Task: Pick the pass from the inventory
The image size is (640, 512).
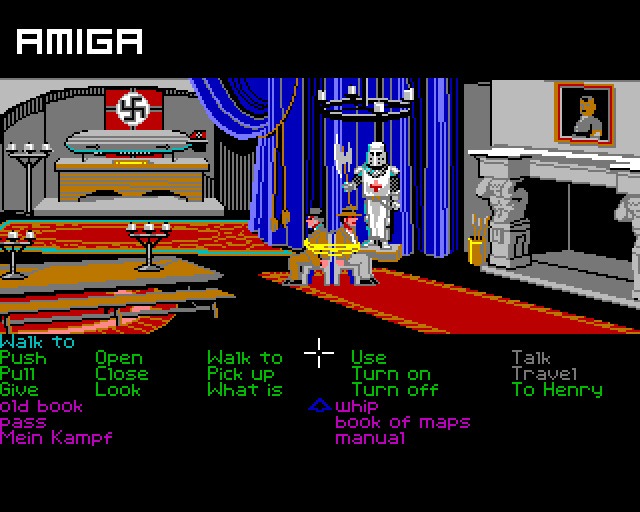Action: coord(23,422)
